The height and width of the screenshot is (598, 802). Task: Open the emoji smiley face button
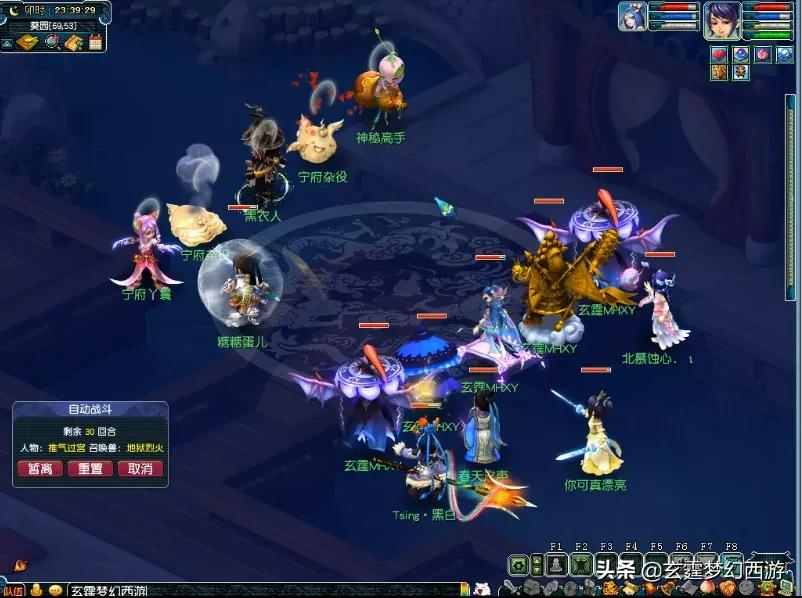54,590
